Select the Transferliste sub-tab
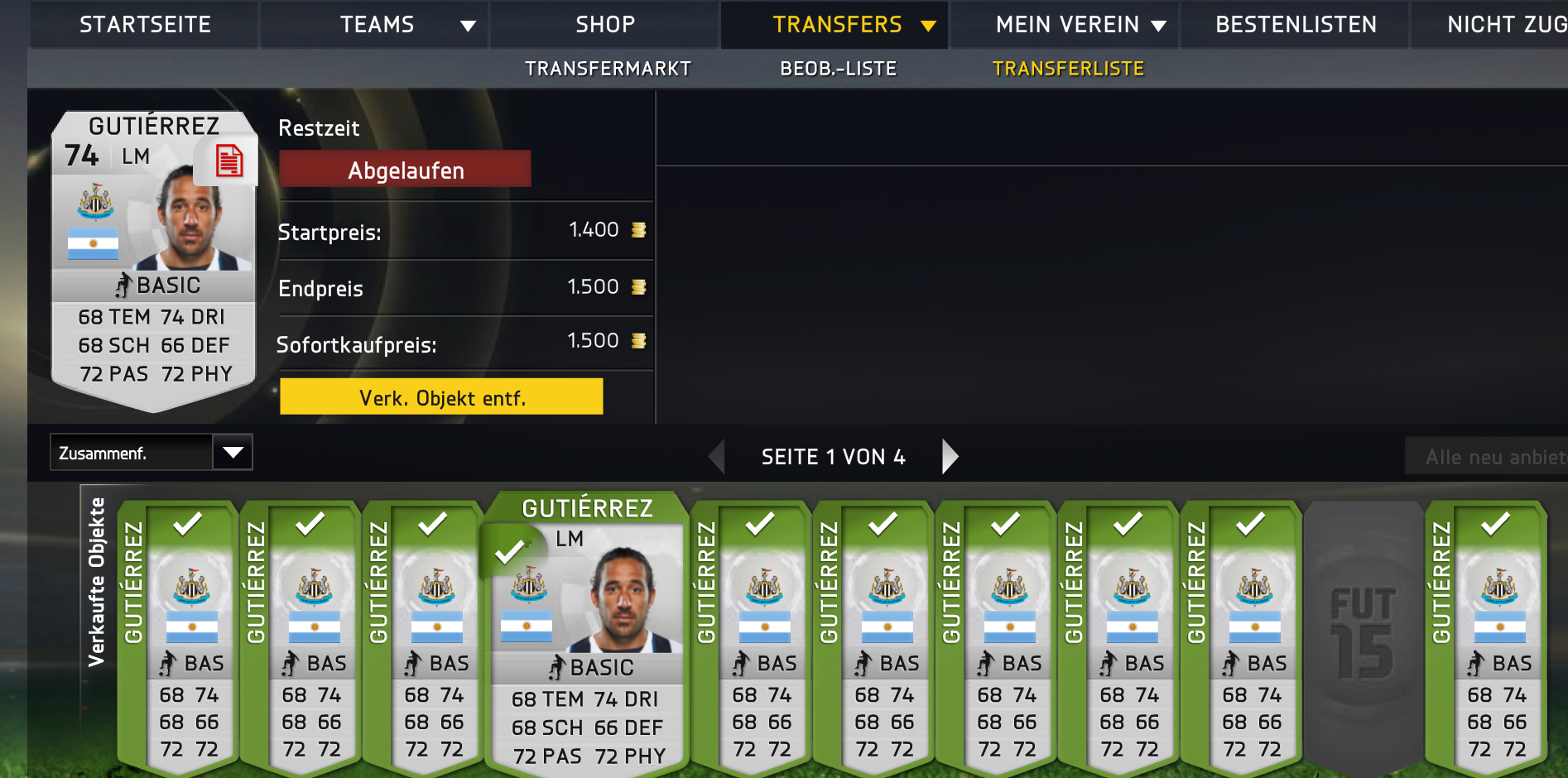 point(1068,69)
